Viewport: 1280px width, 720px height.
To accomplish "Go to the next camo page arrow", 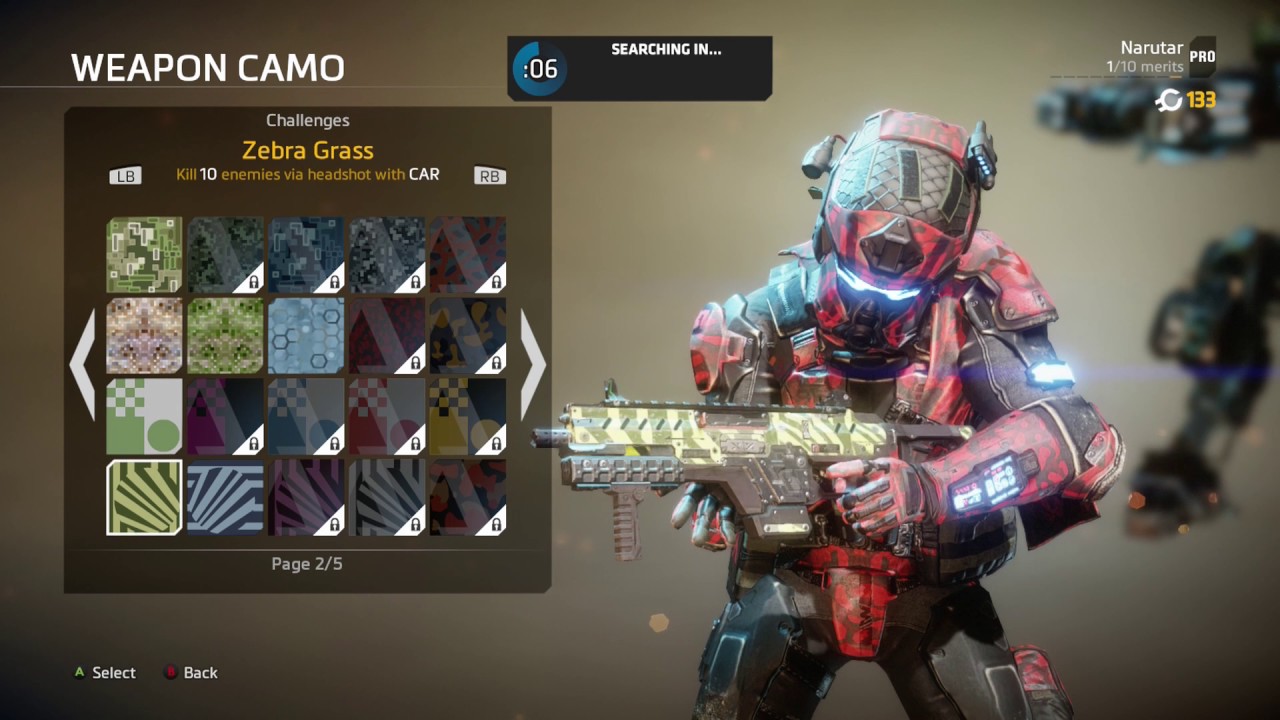I will click(533, 365).
